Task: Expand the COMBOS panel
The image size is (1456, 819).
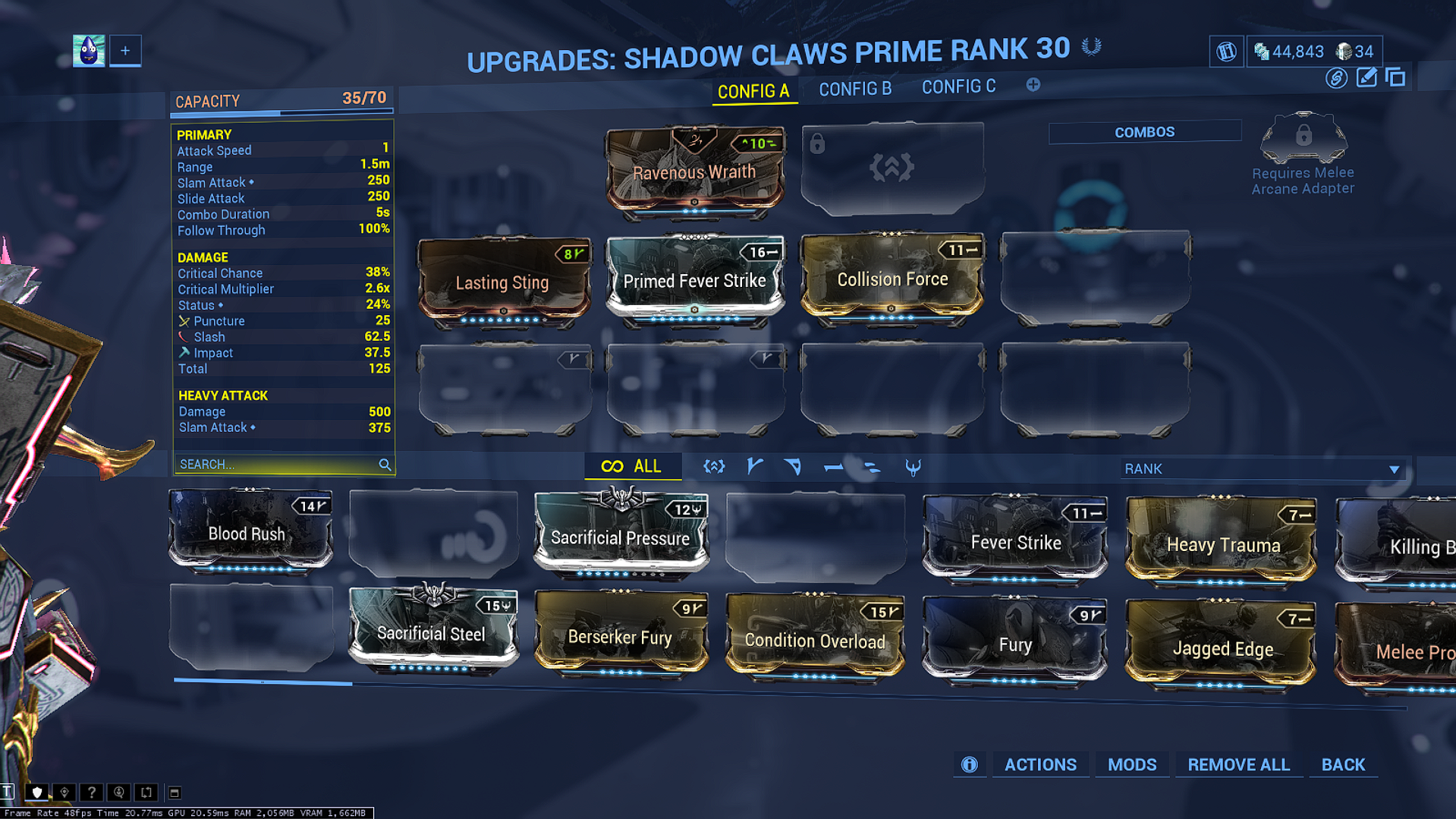Action: tap(1144, 131)
